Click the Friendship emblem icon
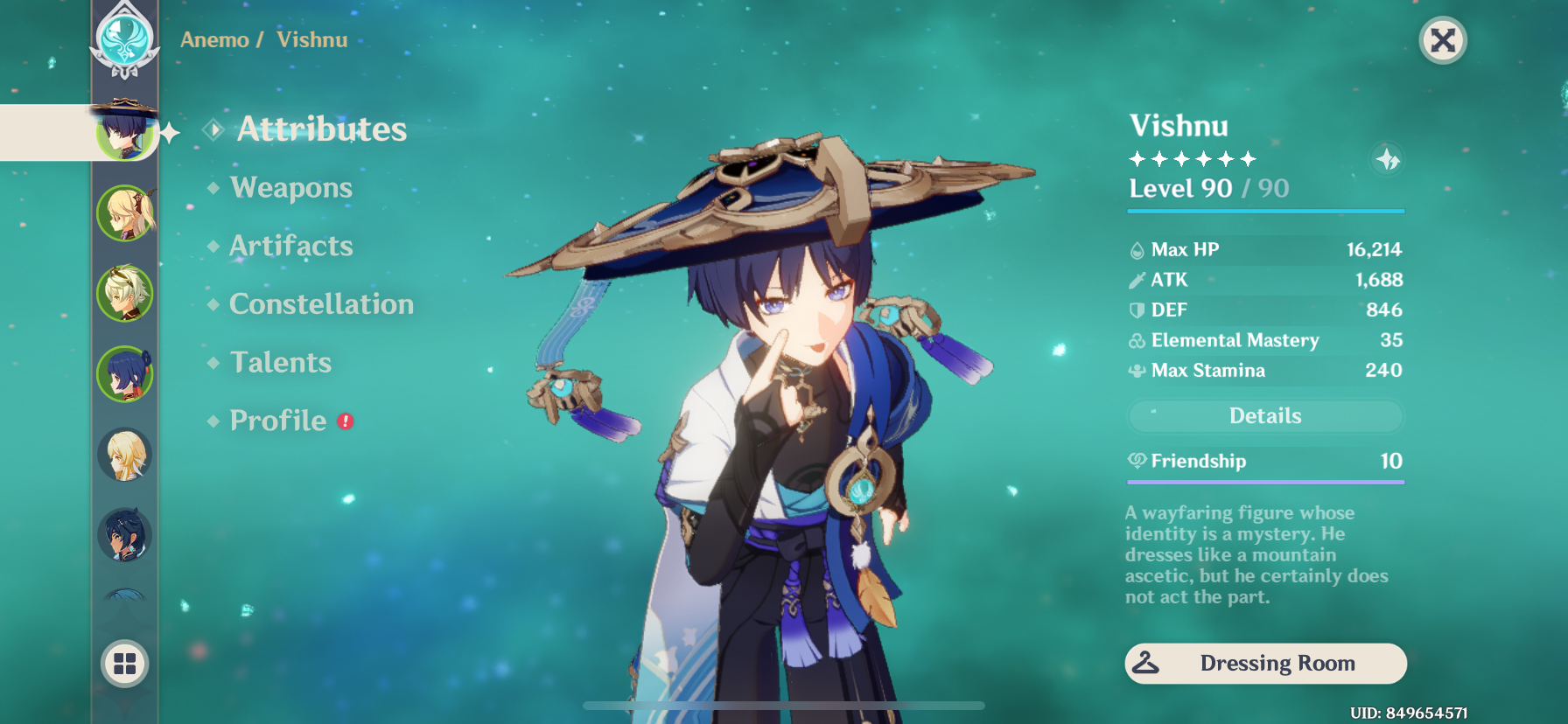1568x724 pixels. click(1137, 461)
